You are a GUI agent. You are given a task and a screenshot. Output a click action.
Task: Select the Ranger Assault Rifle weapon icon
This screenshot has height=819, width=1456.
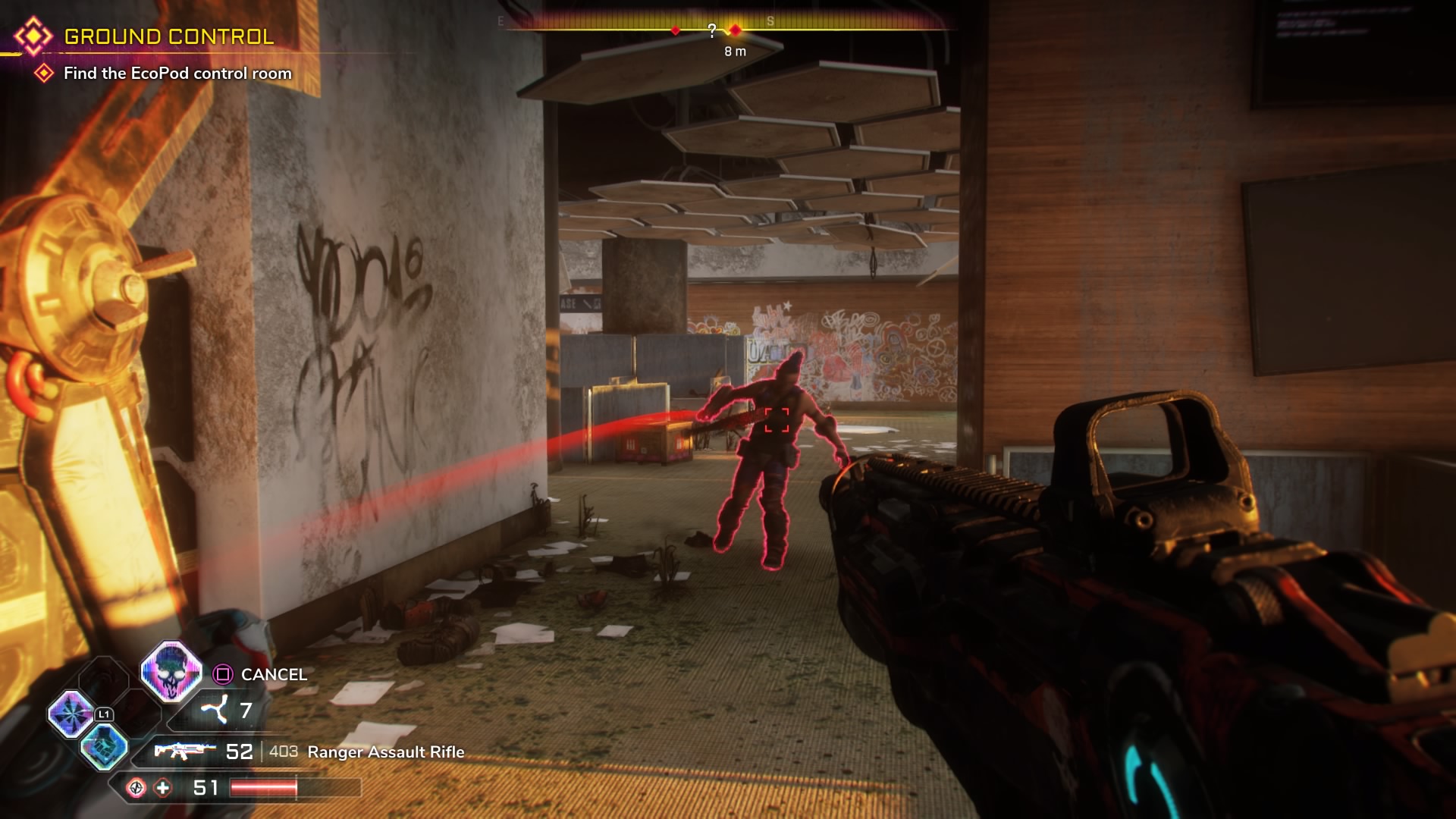pos(184,751)
